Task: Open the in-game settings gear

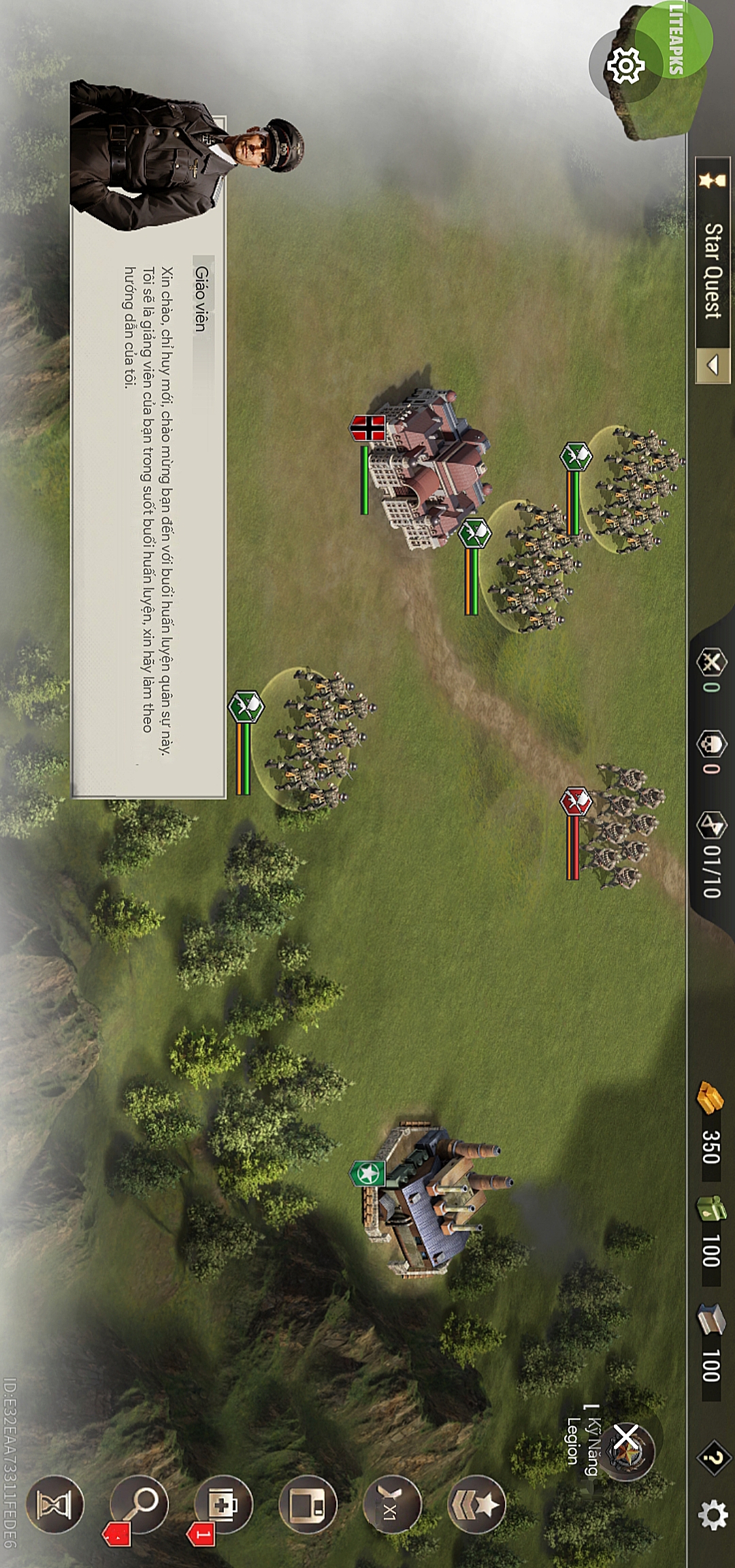Action: [x=713, y=1515]
